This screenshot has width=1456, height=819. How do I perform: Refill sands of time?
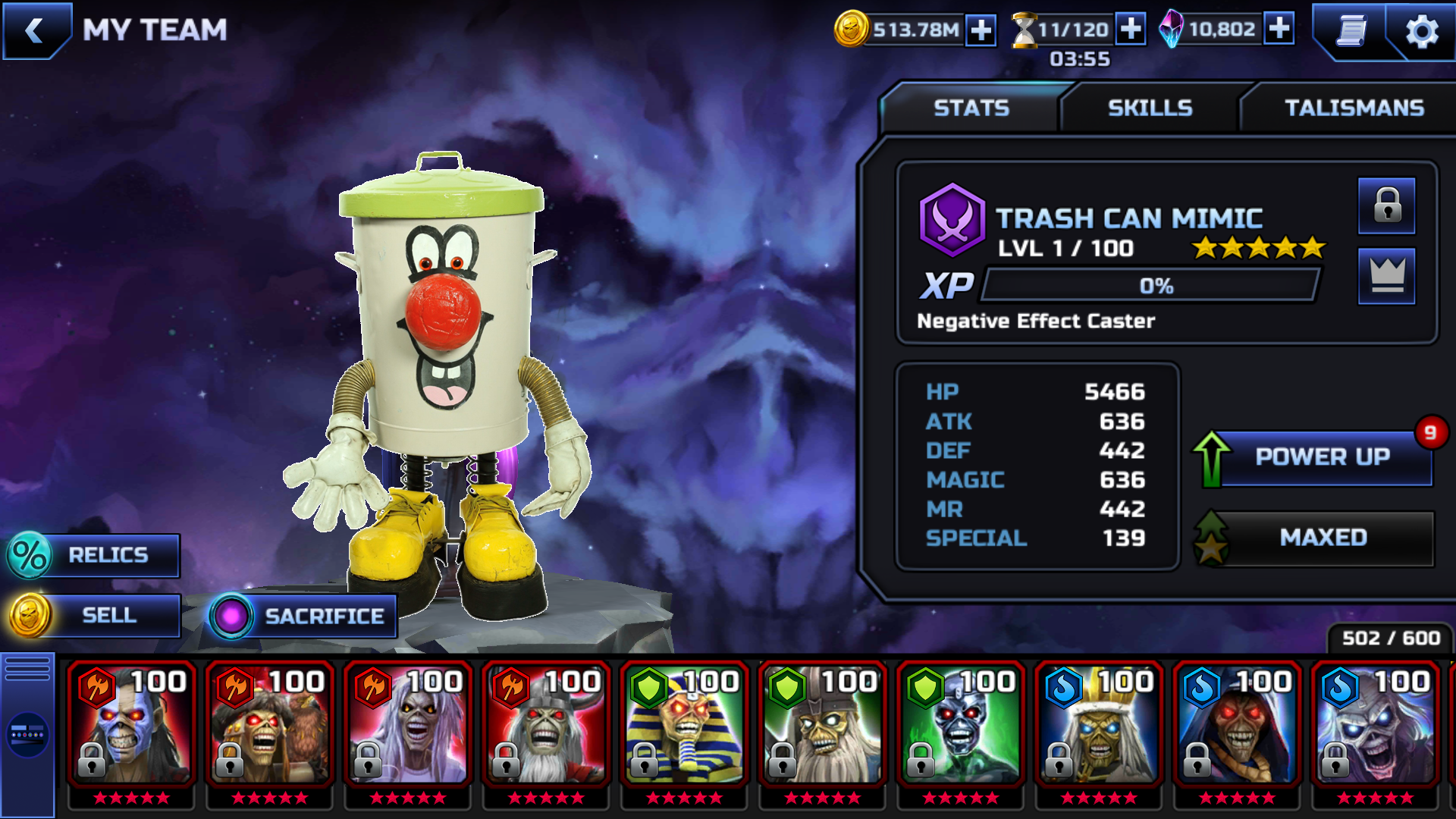pos(1131,30)
